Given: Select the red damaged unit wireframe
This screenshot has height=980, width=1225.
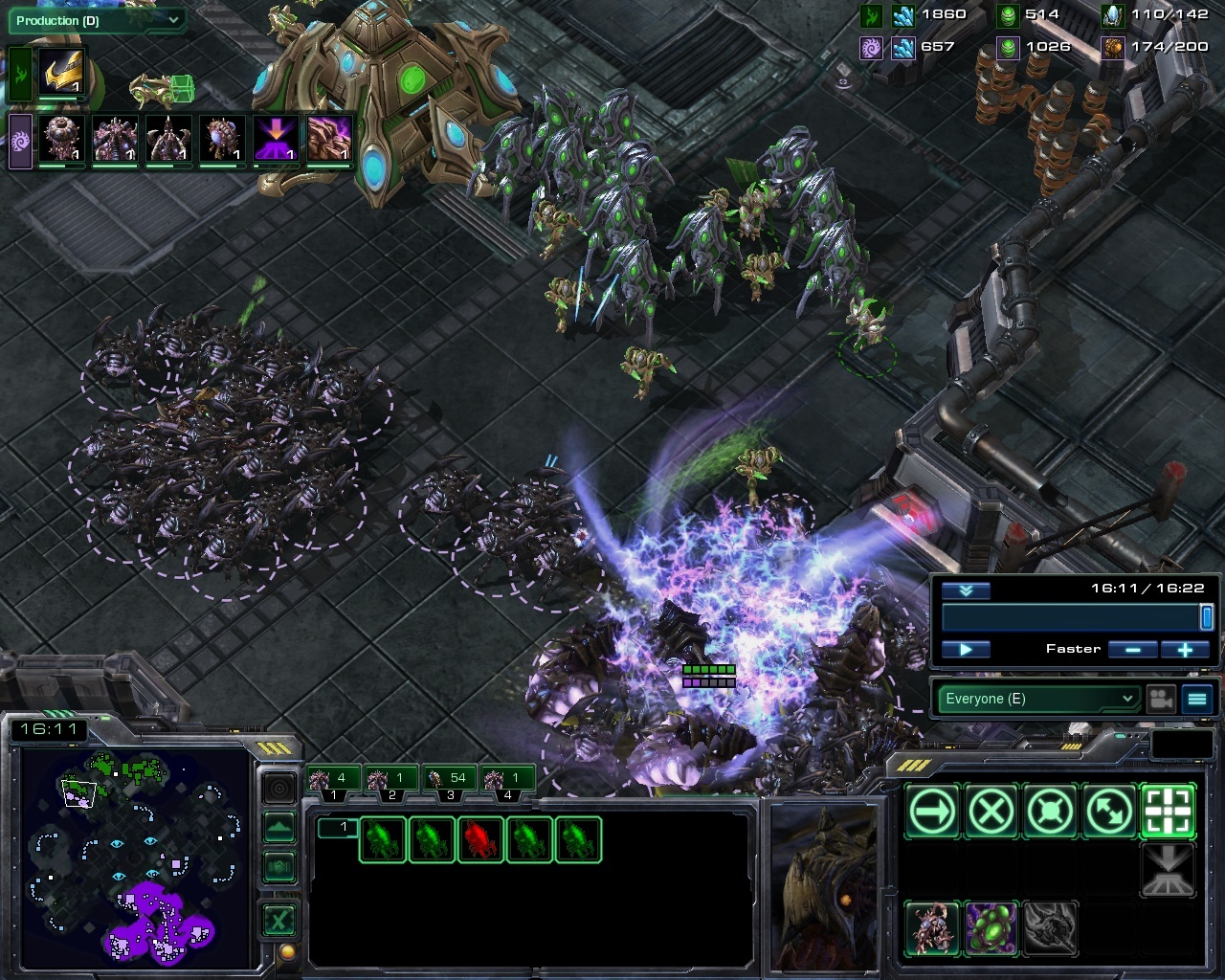Looking at the screenshot, I should click(480, 839).
